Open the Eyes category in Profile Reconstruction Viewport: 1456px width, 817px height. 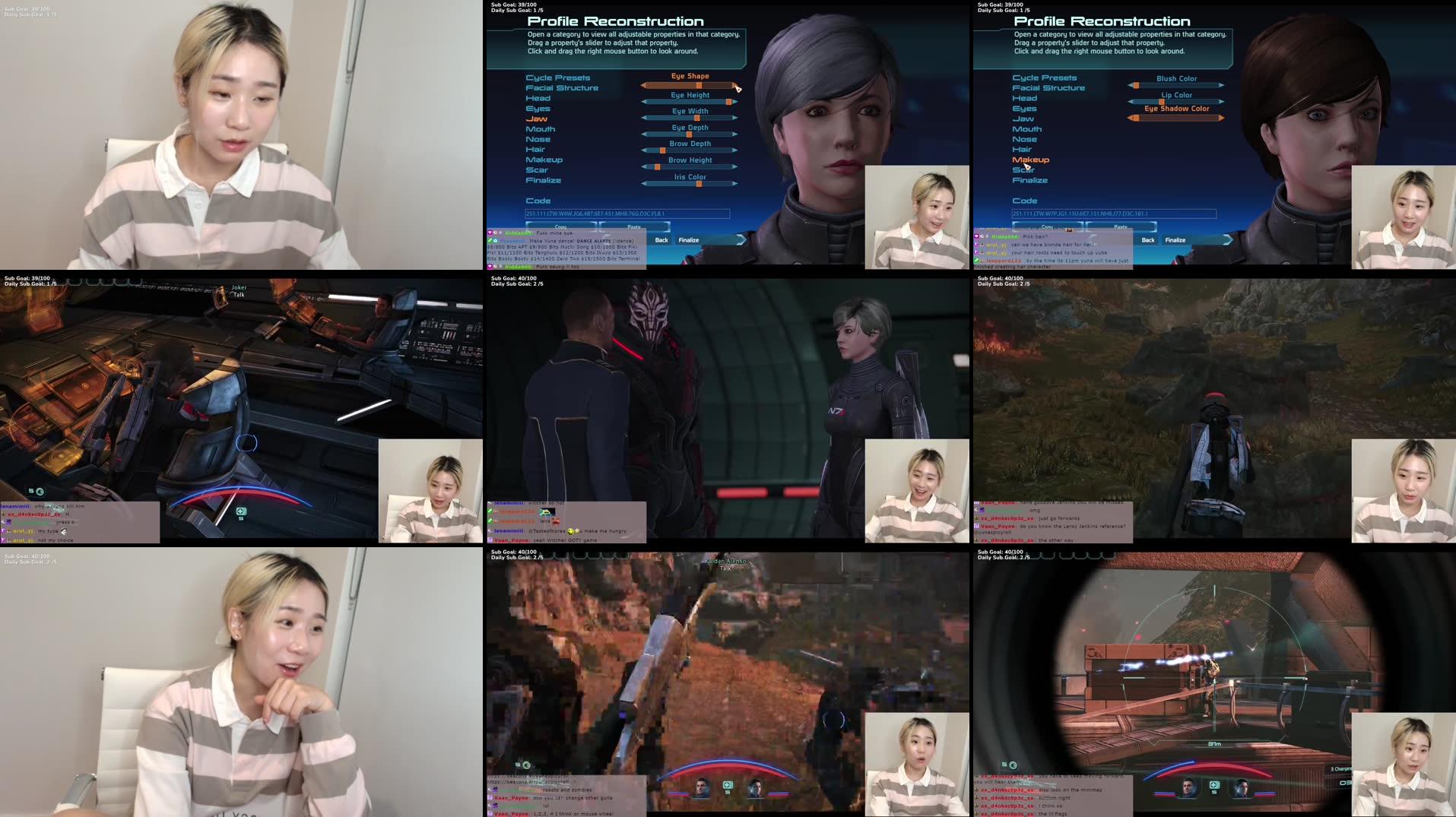point(537,108)
